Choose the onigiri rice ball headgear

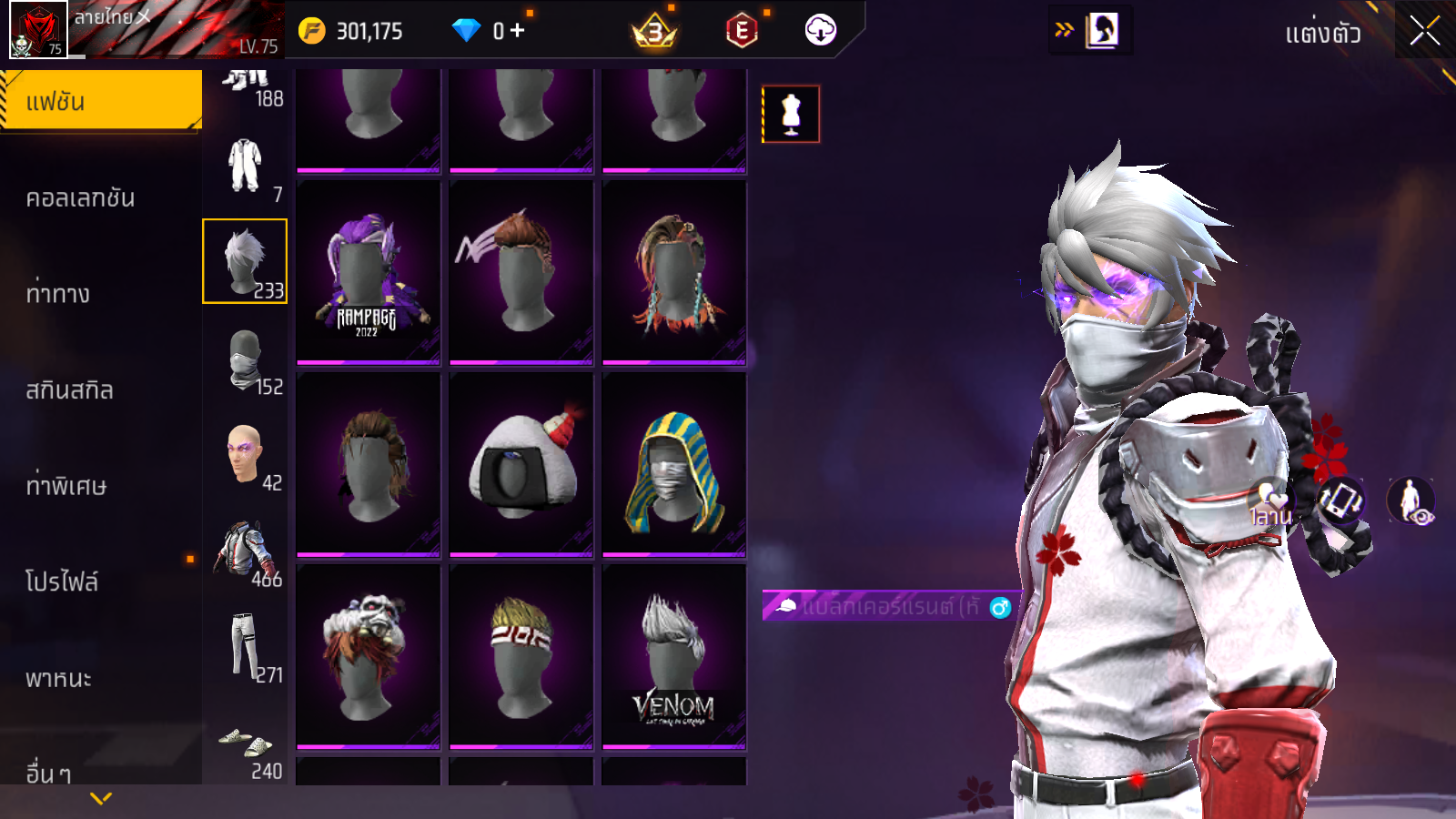click(x=521, y=465)
